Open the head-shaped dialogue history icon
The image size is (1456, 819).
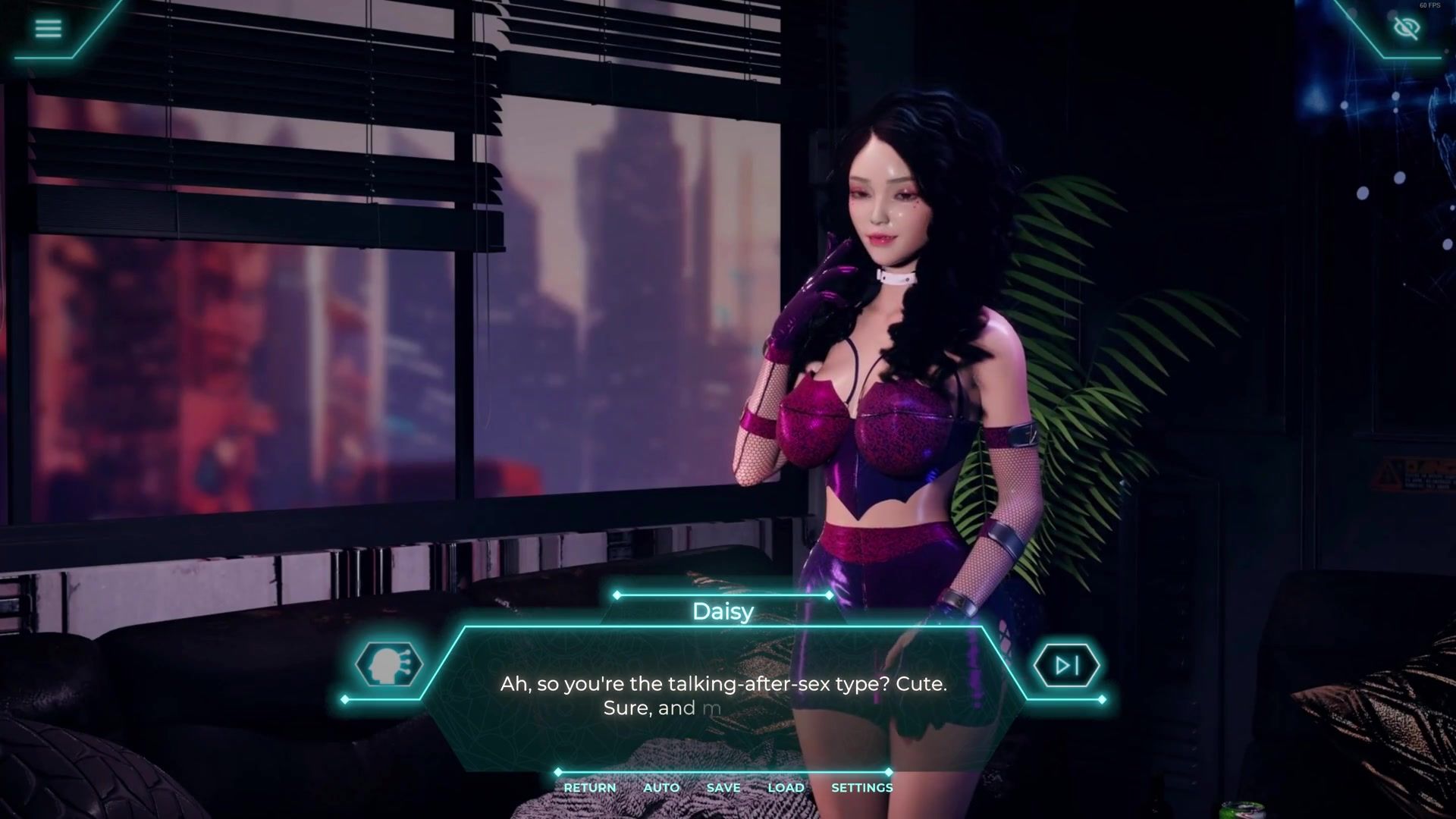coord(388,665)
